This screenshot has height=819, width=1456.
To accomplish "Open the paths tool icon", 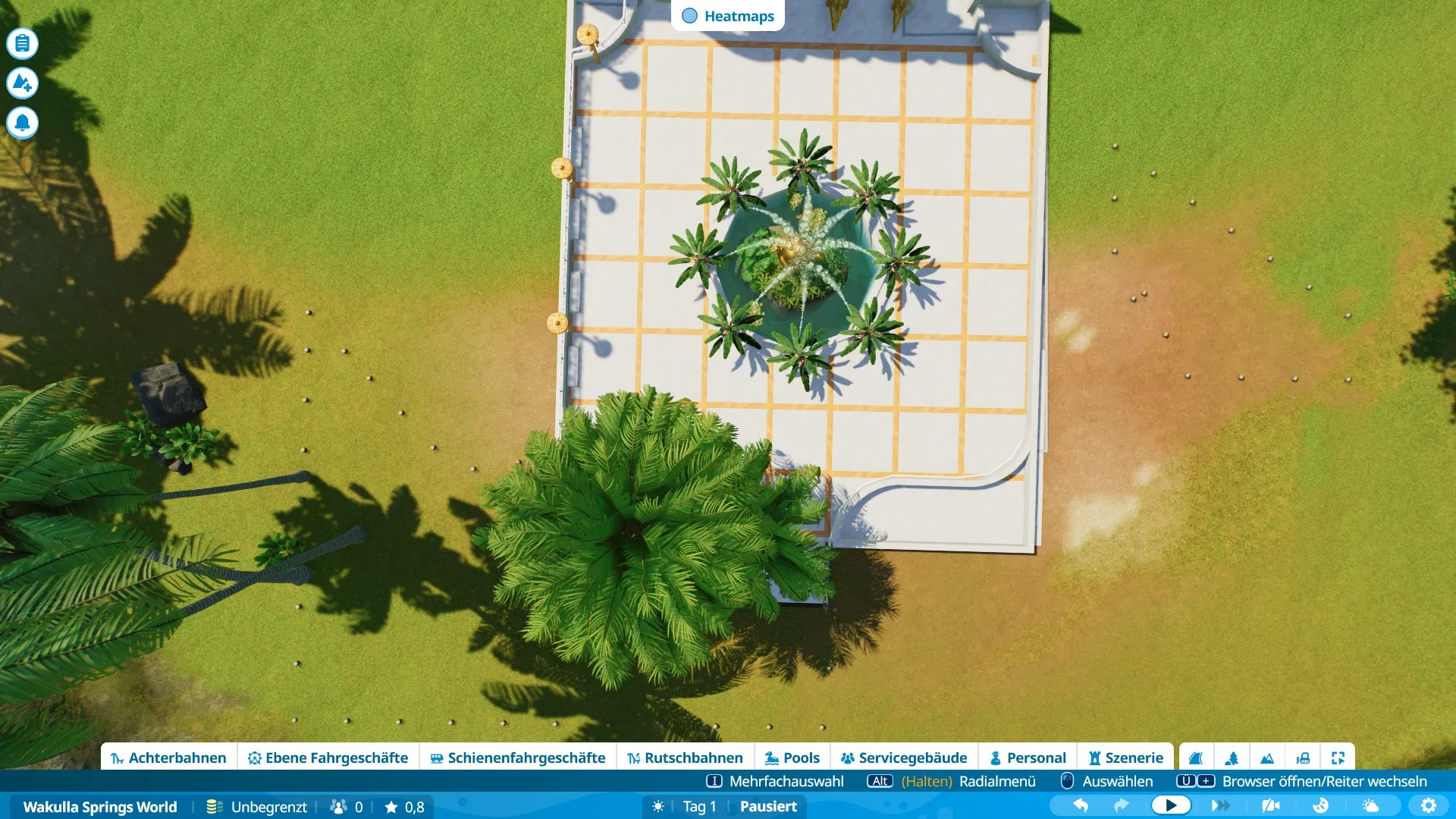I will click(x=1196, y=758).
